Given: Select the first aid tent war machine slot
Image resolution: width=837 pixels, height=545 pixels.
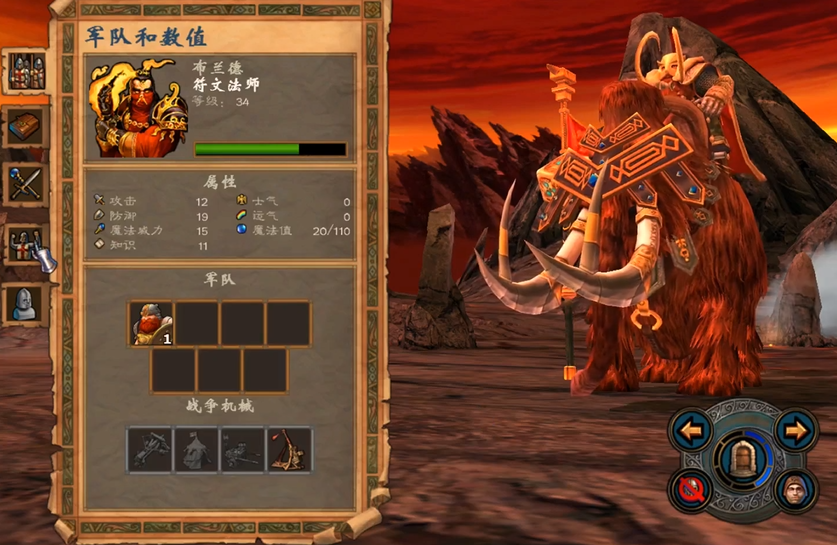Looking at the screenshot, I should tap(196, 450).
